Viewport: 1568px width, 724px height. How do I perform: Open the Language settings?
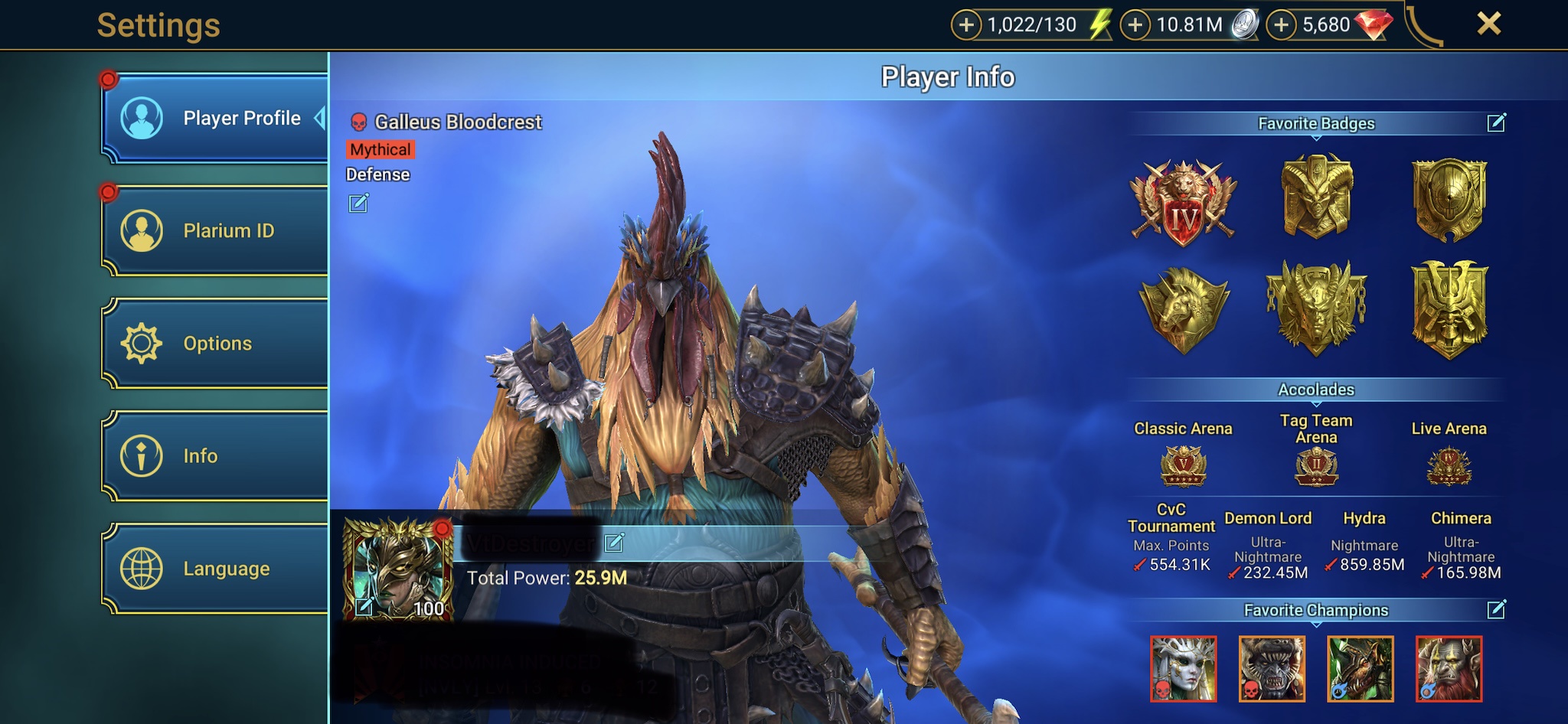(216, 569)
